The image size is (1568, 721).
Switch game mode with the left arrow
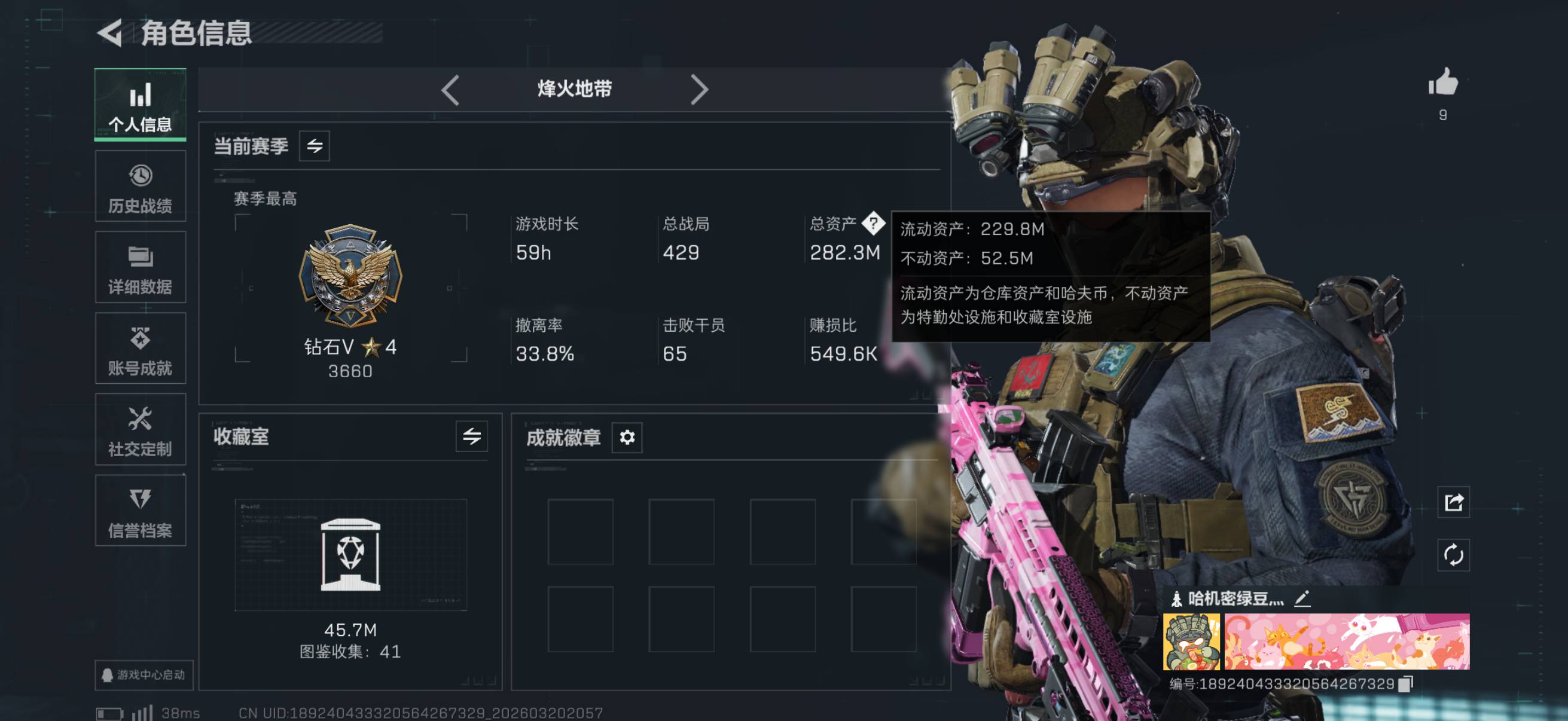(x=450, y=90)
